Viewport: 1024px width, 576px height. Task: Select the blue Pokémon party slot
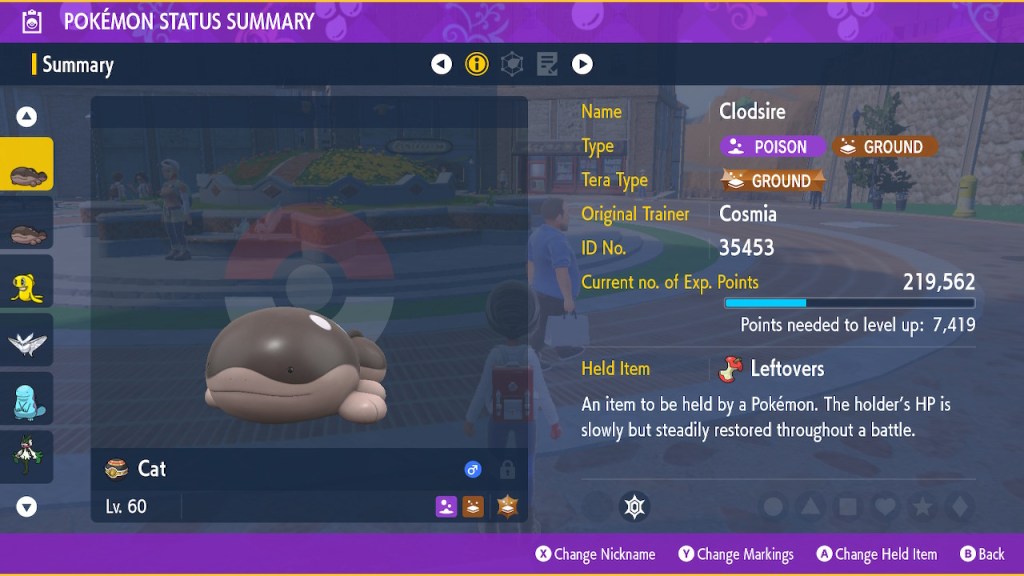coord(27,399)
